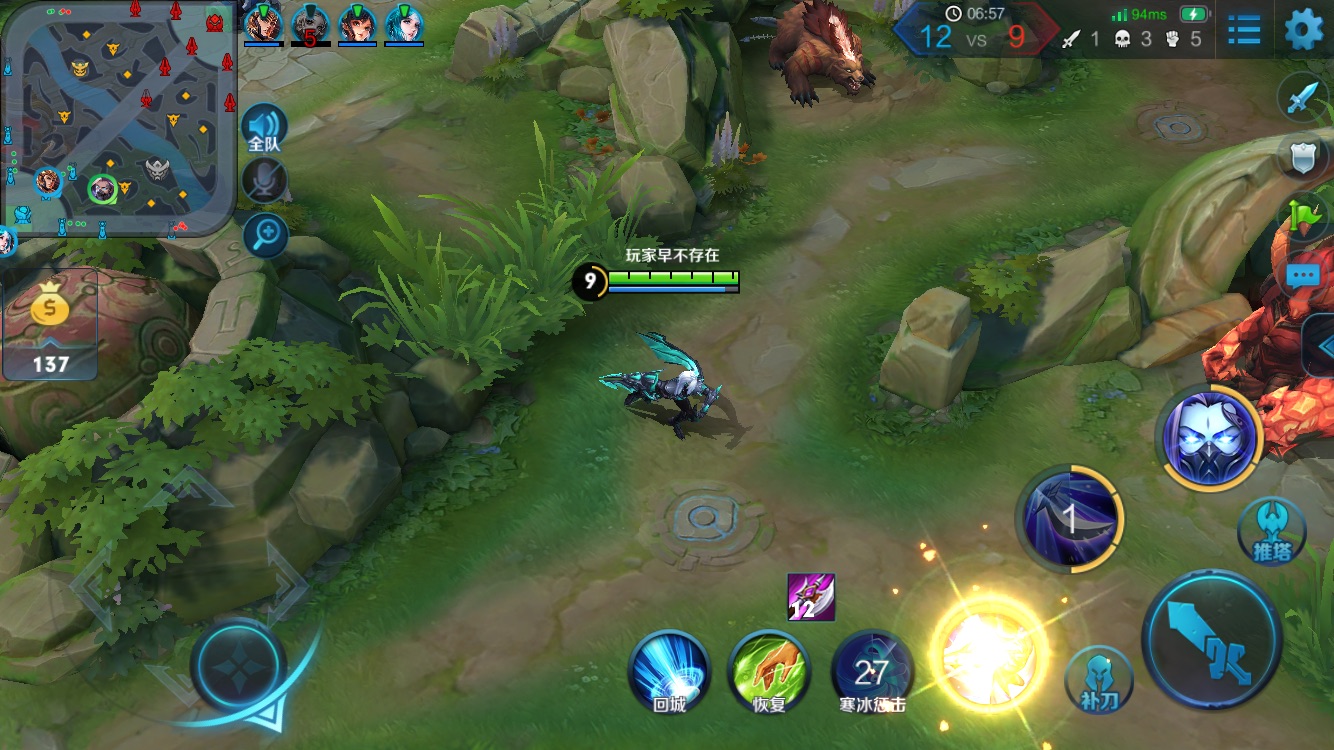Tap the 推塔 push tower button
The image size is (1334, 750).
click(x=1271, y=531)
